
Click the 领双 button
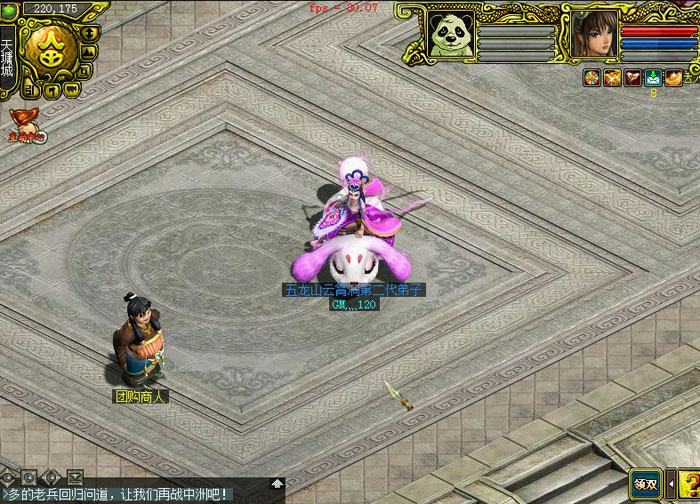point(646,484)
